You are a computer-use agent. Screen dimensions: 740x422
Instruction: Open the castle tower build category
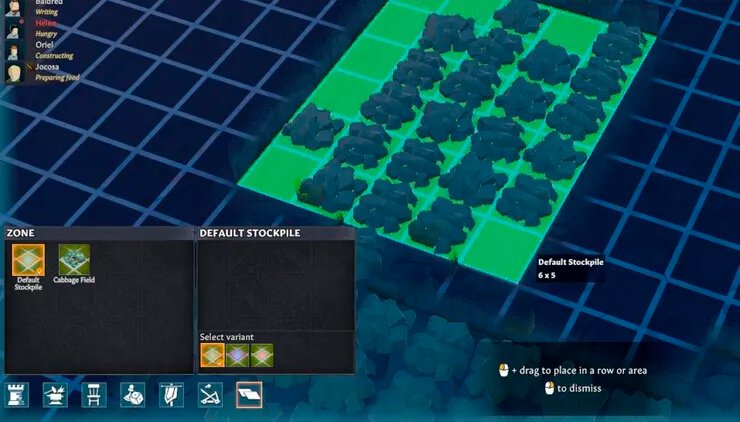click(x=17, y=394)
